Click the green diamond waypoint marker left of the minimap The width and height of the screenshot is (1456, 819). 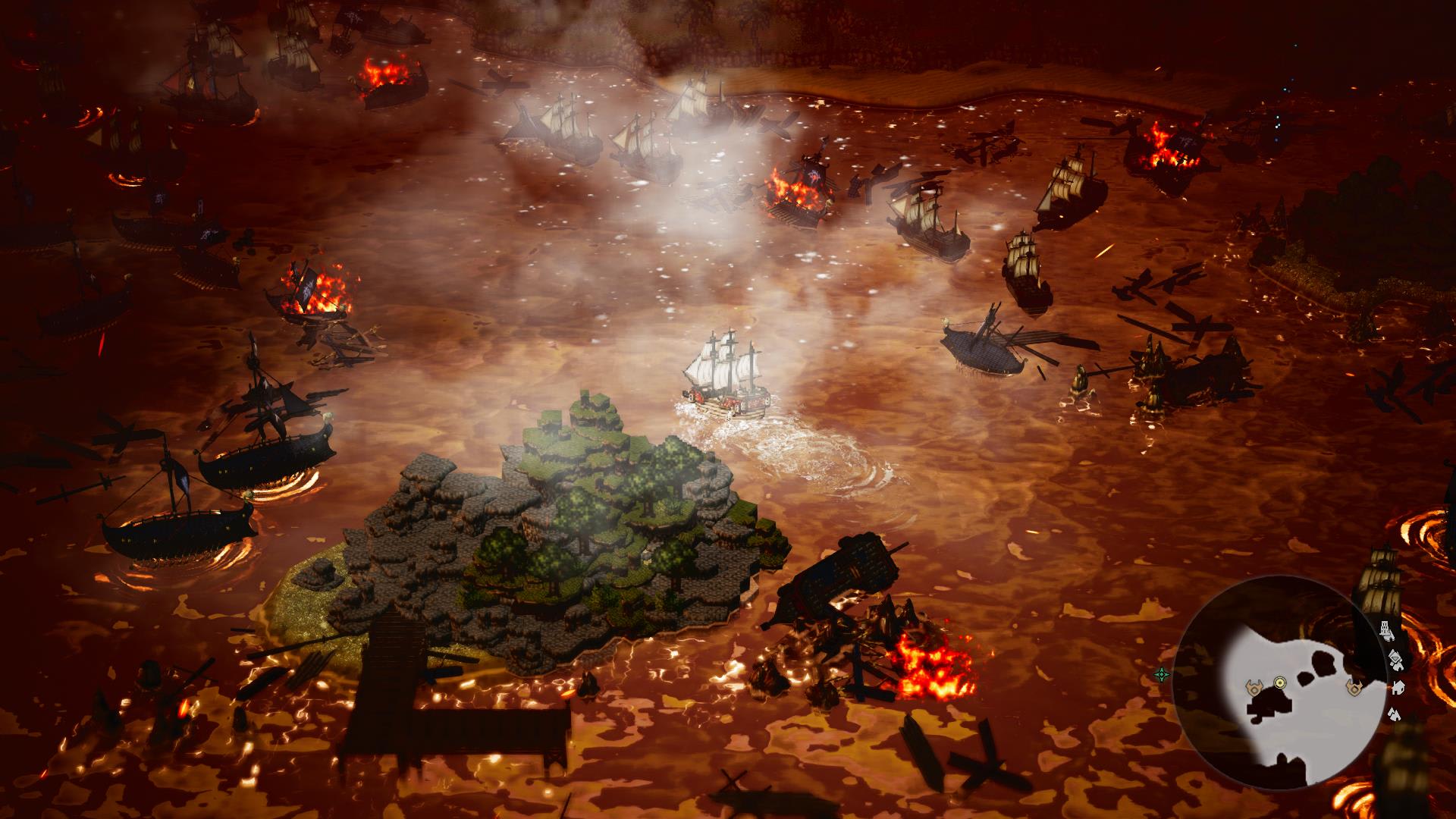[x=1163, y=673]
